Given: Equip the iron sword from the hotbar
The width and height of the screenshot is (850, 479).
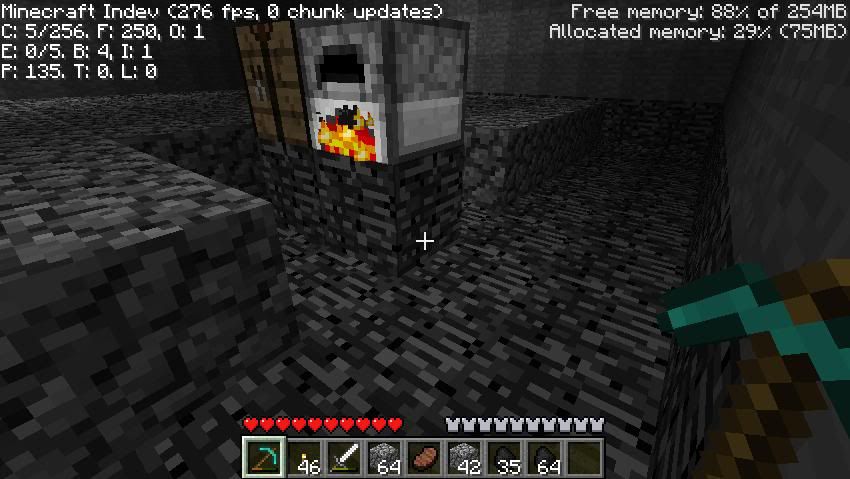Looking at the screenshot, I should [344, 458].
